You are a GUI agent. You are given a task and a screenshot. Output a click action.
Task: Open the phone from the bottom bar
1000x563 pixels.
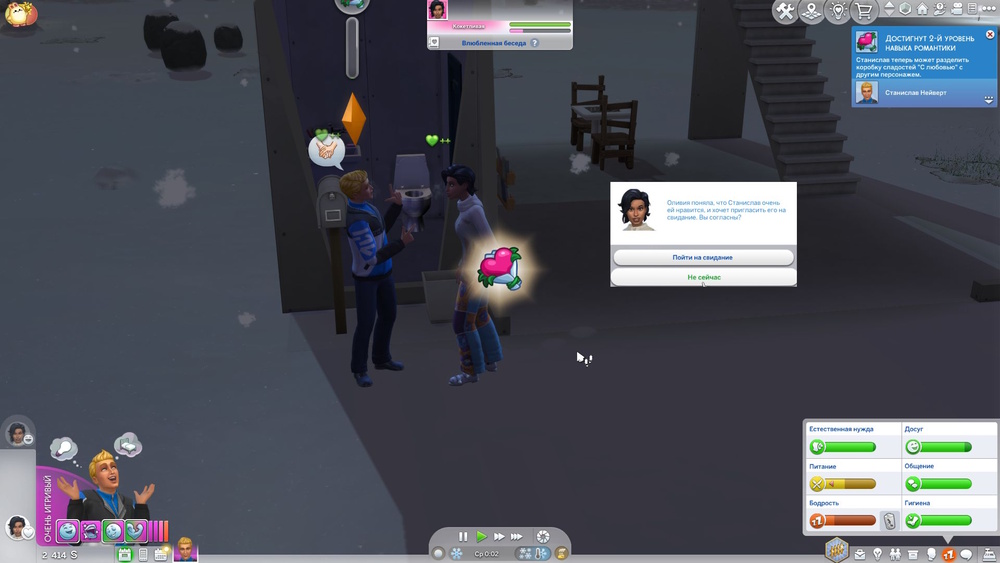143,554
